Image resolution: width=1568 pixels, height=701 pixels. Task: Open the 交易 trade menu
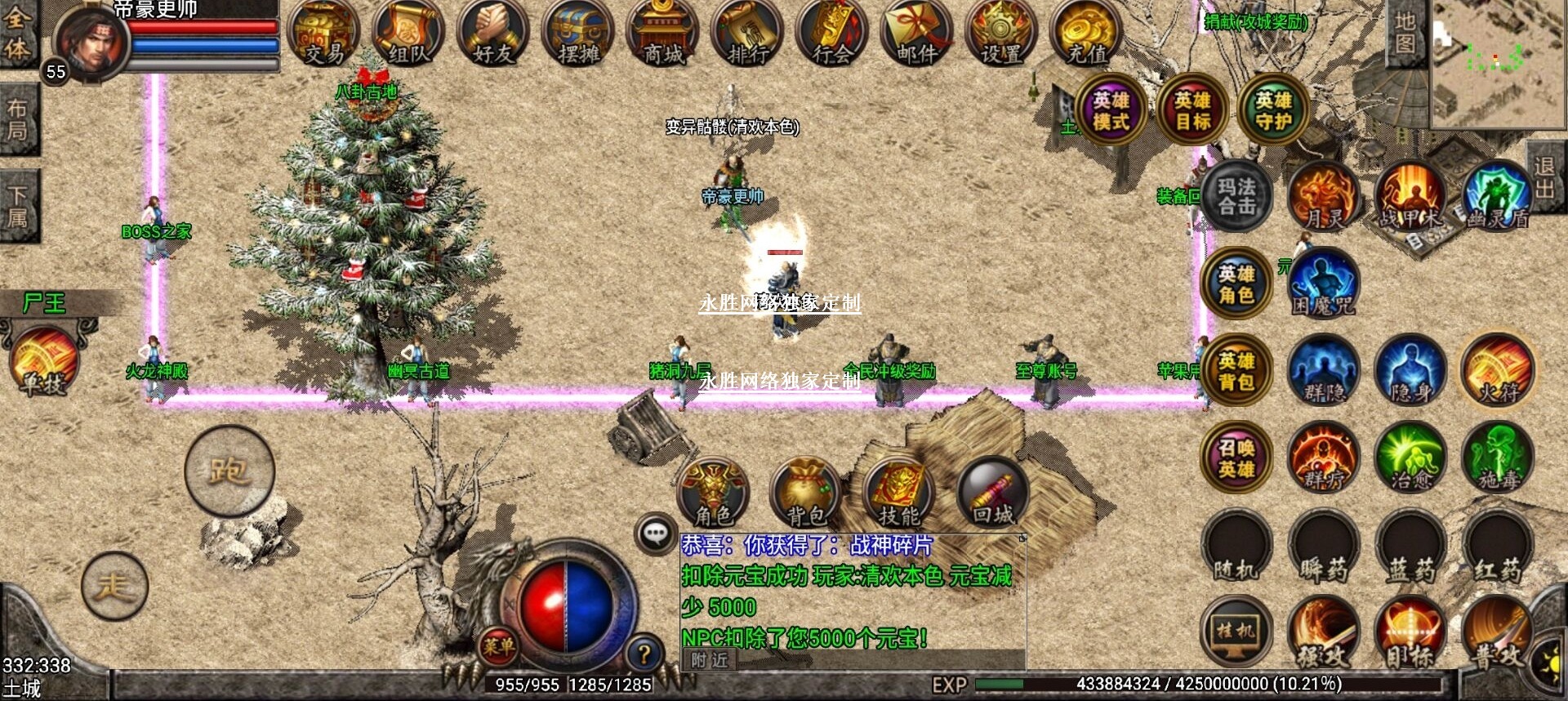coord(324,34)
